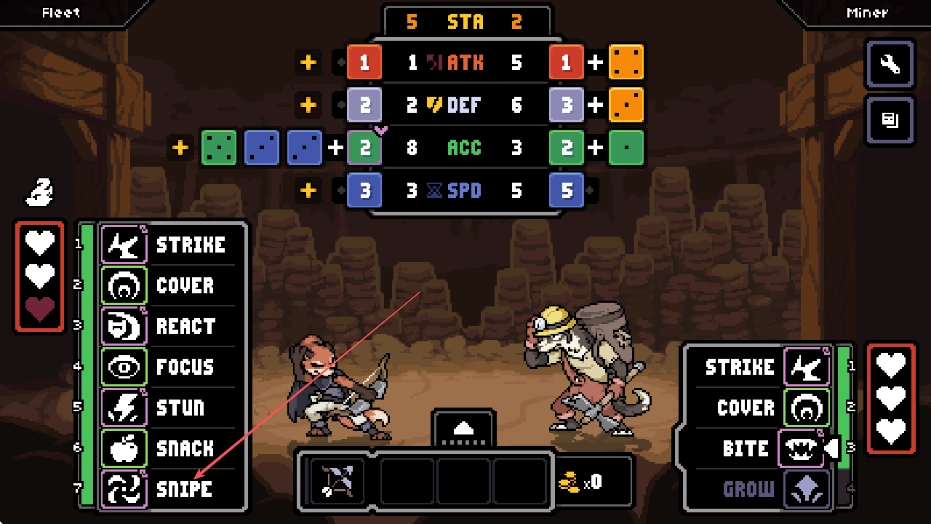Viewport: 931px width, 524px height.
Task: Inspect the Miner's Grow action
Action: pyautogui.click(x=765, y=490)
